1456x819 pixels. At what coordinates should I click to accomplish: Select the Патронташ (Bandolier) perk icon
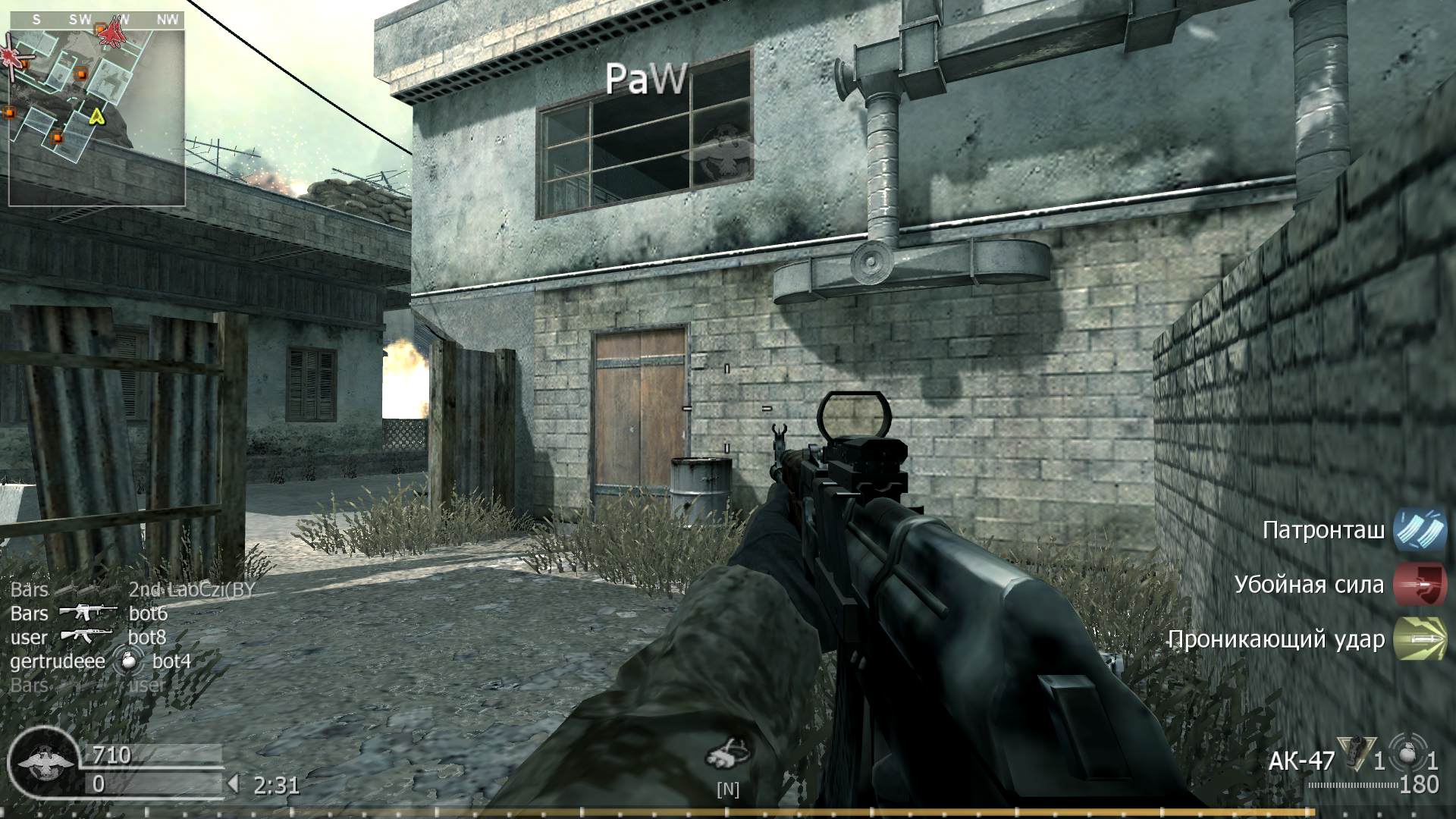(x=1420, y=531)
